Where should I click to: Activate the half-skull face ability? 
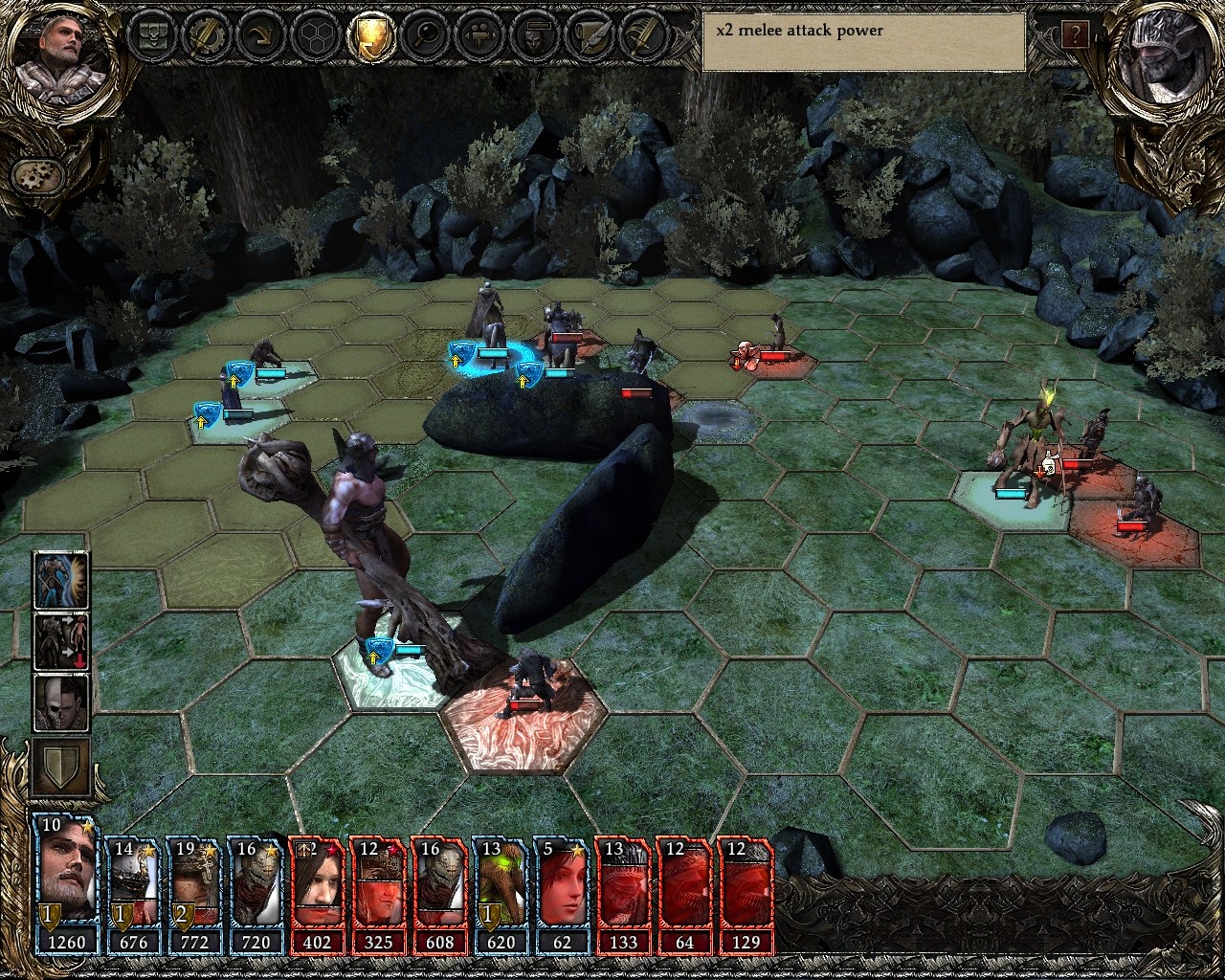click(62, 702)
